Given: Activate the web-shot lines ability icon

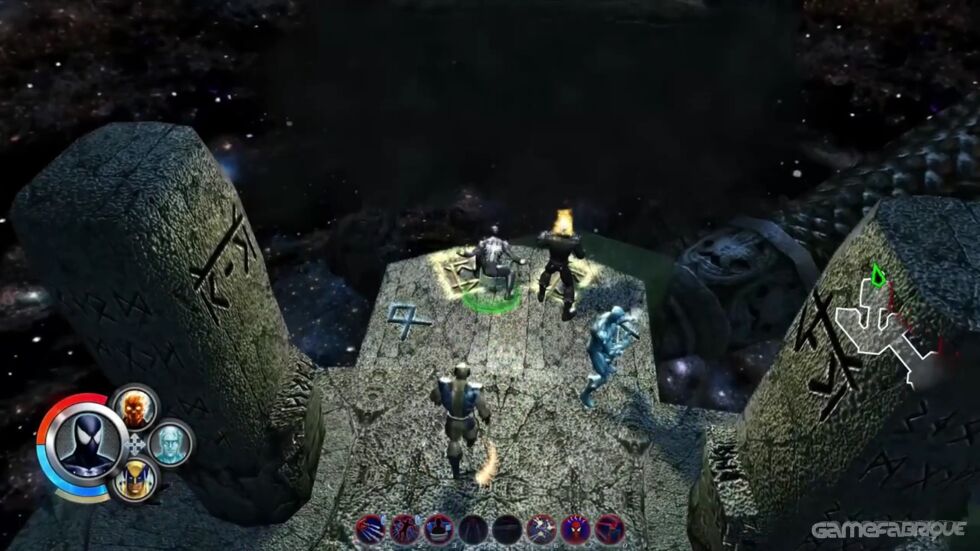Looking at the screenshot, I should [368, 528].
